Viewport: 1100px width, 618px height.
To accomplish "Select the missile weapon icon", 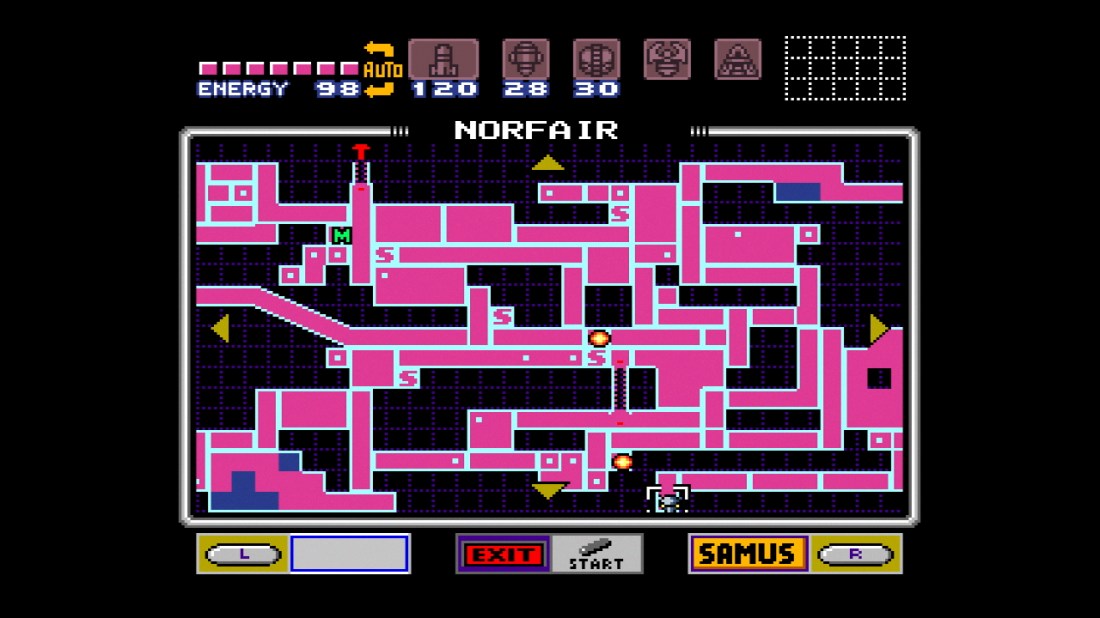I will coord(442,60).
